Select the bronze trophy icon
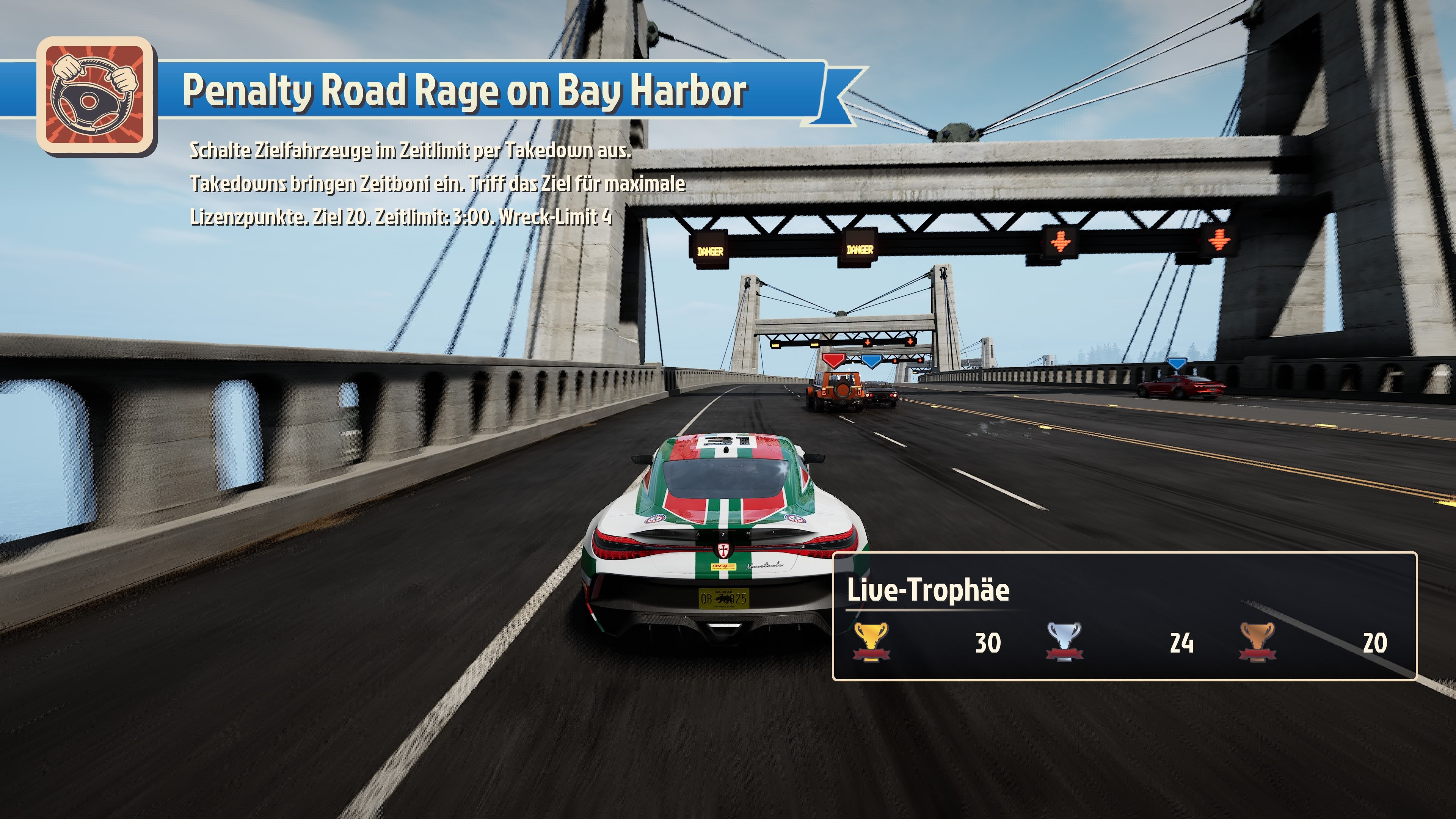The image size is (1456, 819). (1258, 642)
